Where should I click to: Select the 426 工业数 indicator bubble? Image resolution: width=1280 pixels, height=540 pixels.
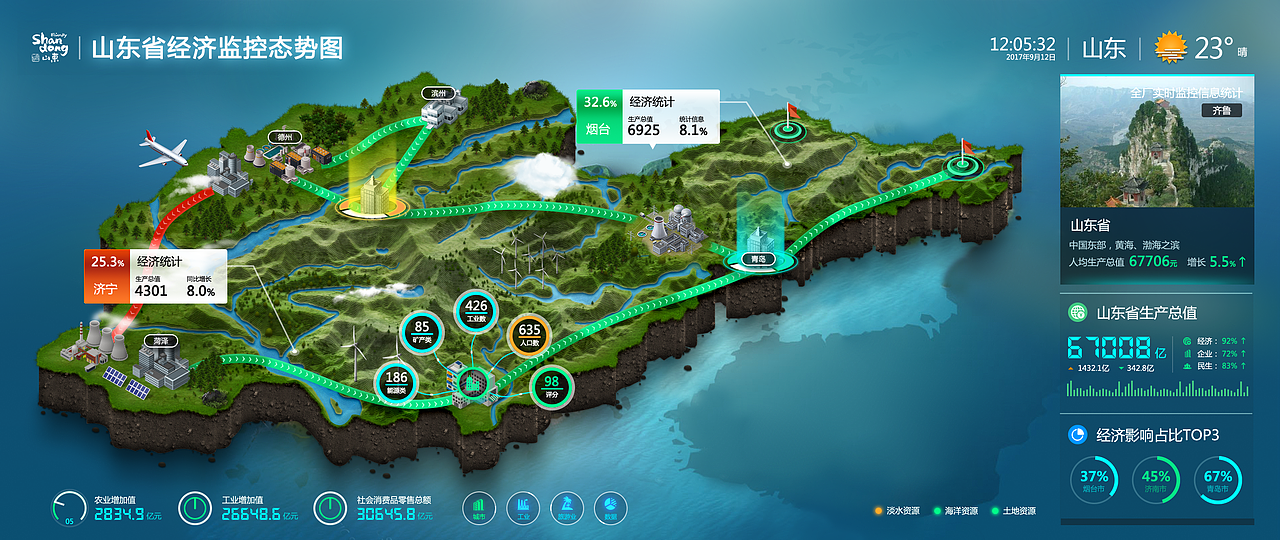pos(476,311)
